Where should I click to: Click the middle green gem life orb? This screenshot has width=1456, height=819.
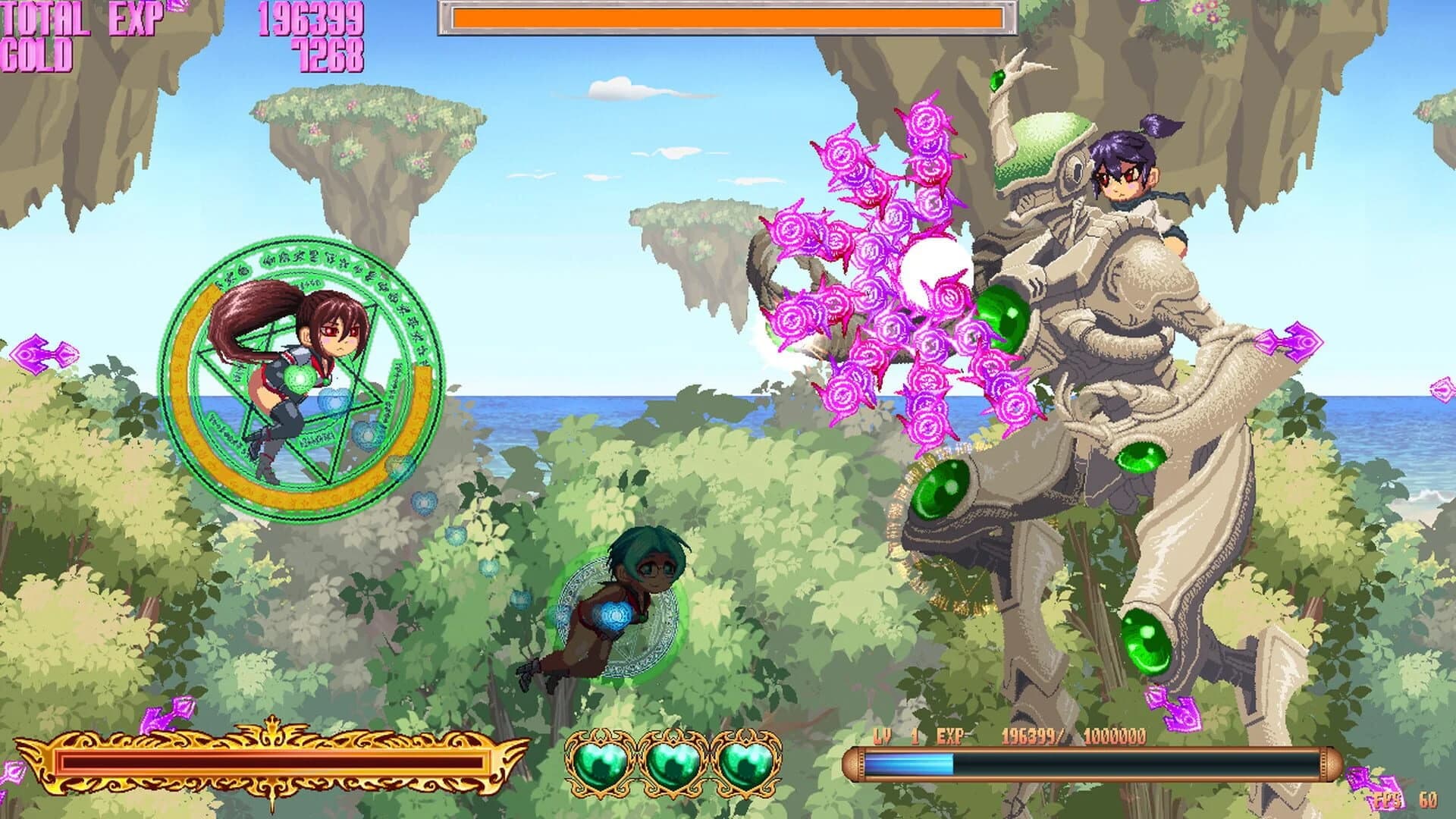tap(671, 762)
